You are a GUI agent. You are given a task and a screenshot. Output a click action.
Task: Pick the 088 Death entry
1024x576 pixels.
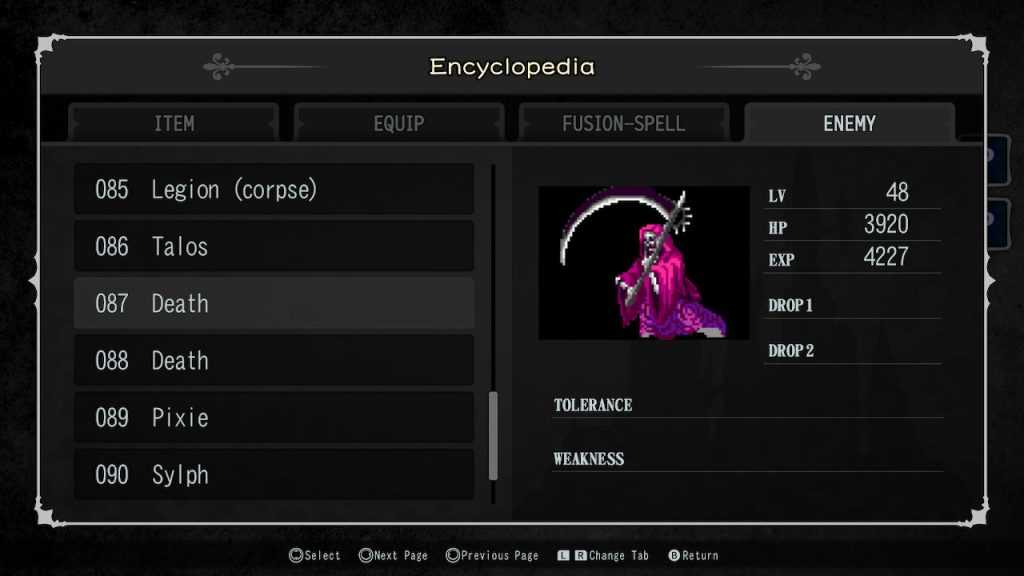274,361
